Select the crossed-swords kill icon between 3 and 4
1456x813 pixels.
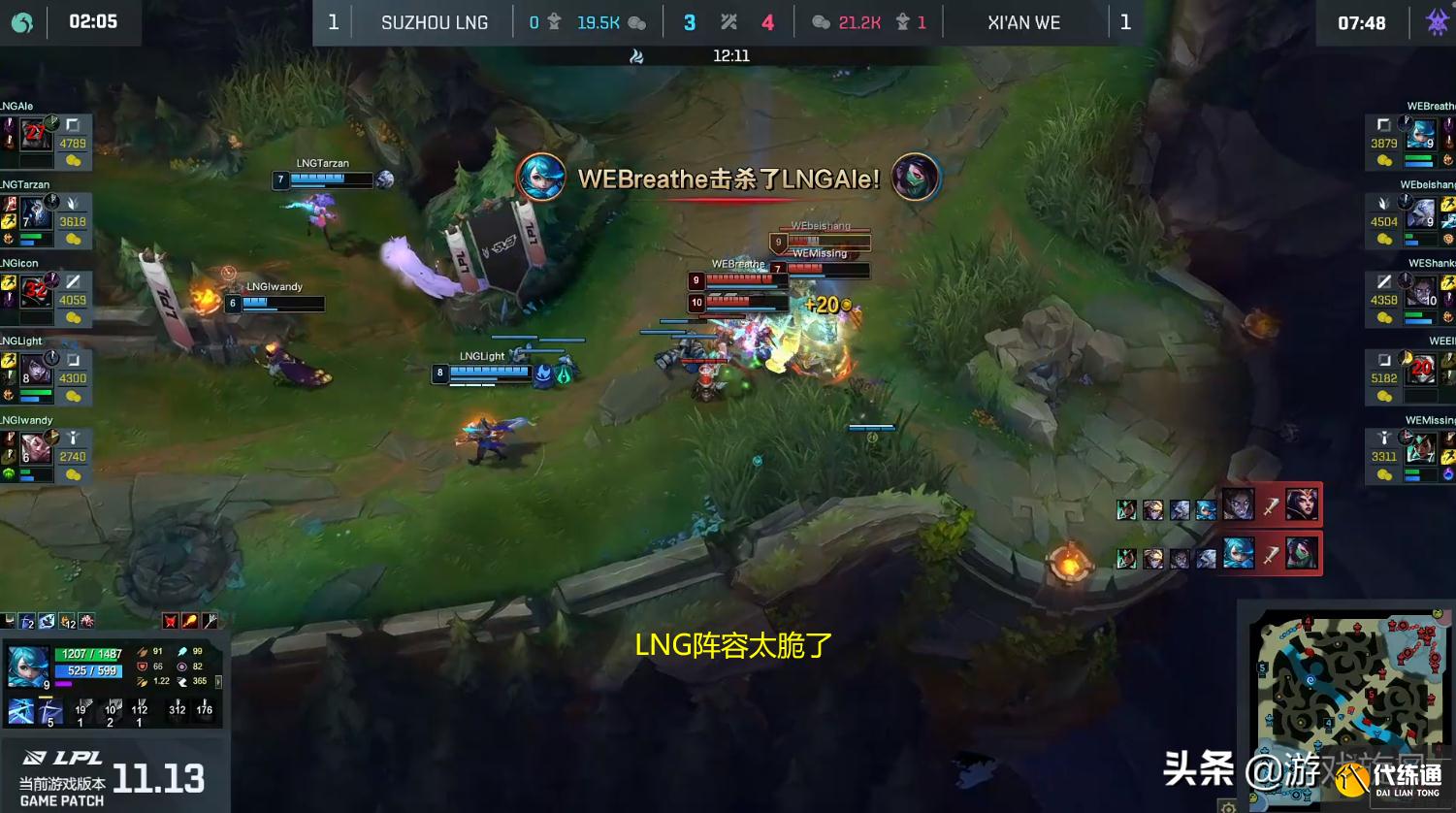(x=728, y=21)
